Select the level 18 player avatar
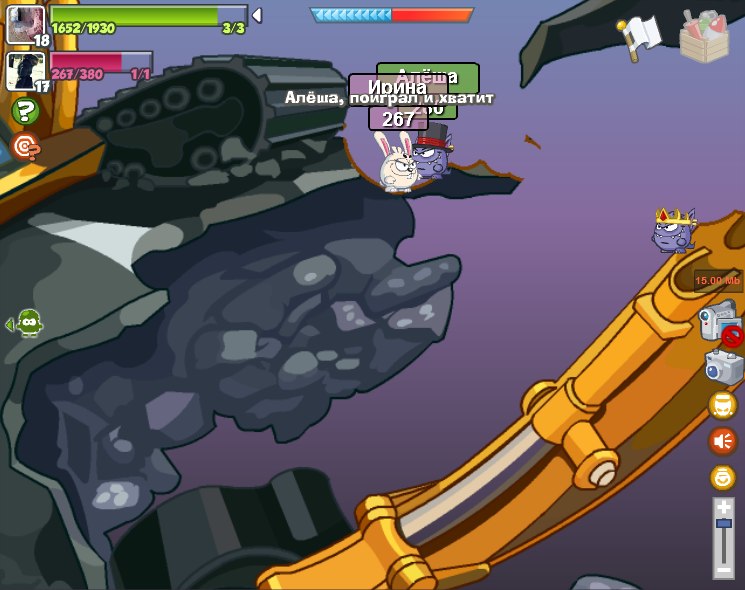The image size is (745, 590). (x=25, y=24)
